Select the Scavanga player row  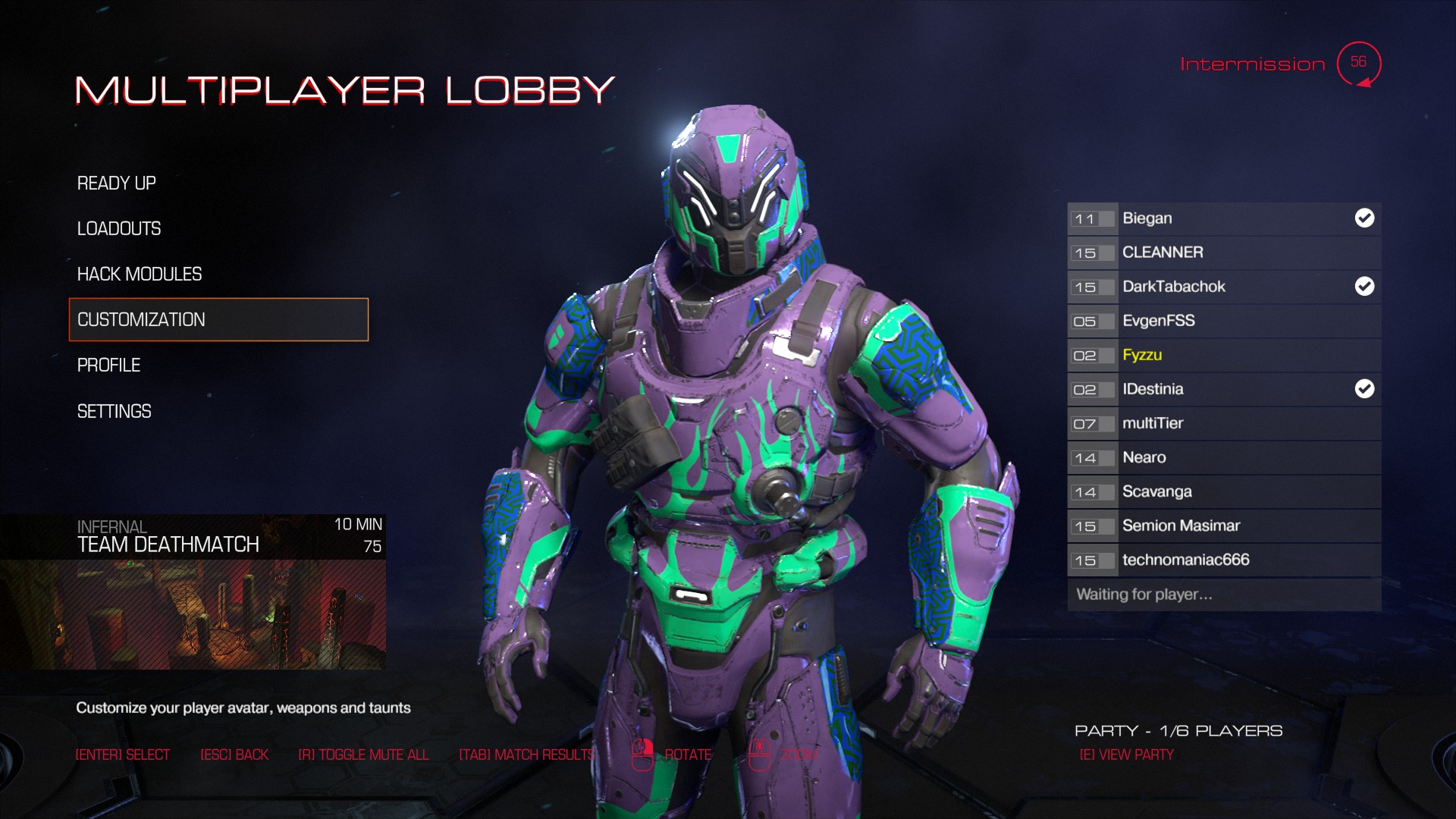tap(1223, 491)
